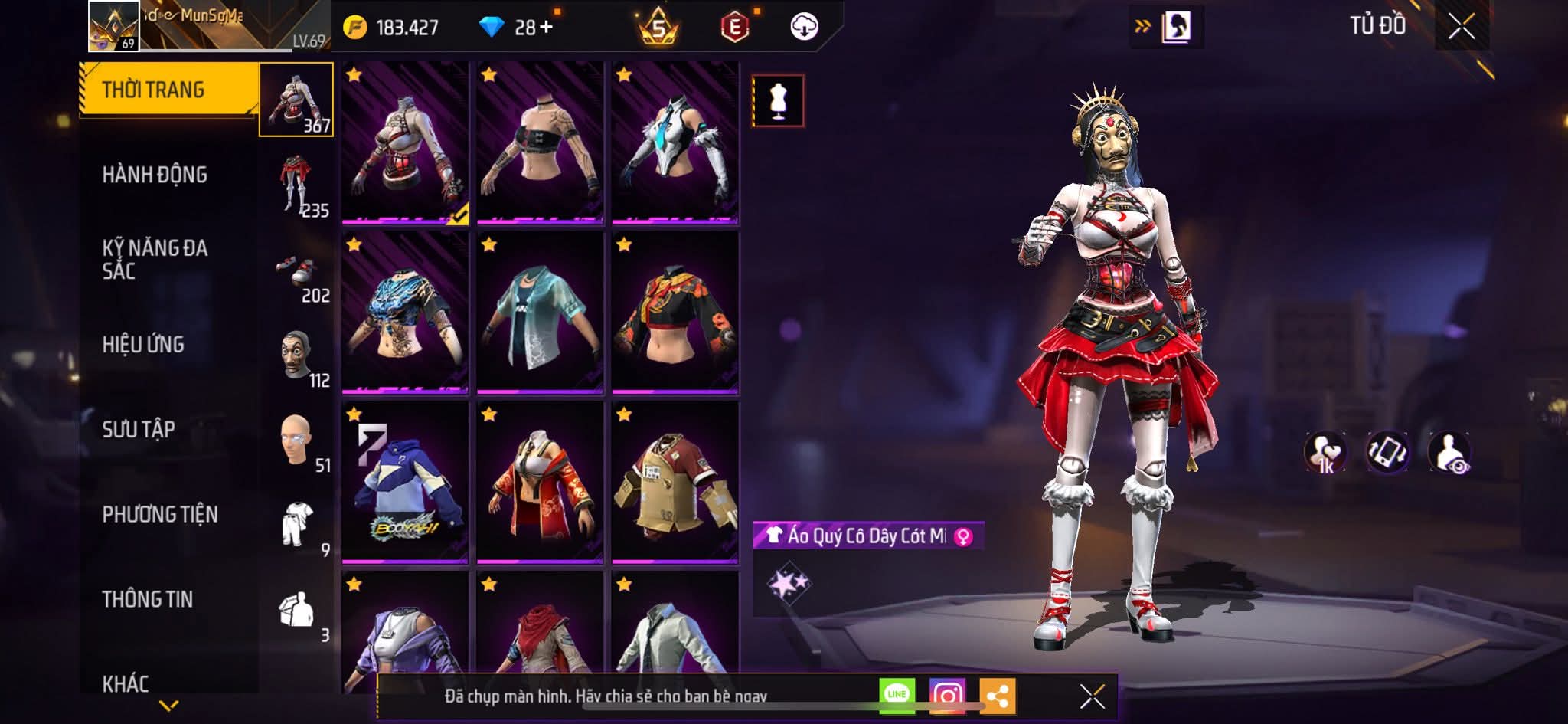This screenshot has width=1568, height=724.
Task: Share screenshot to Instagram
Action: 947,695
